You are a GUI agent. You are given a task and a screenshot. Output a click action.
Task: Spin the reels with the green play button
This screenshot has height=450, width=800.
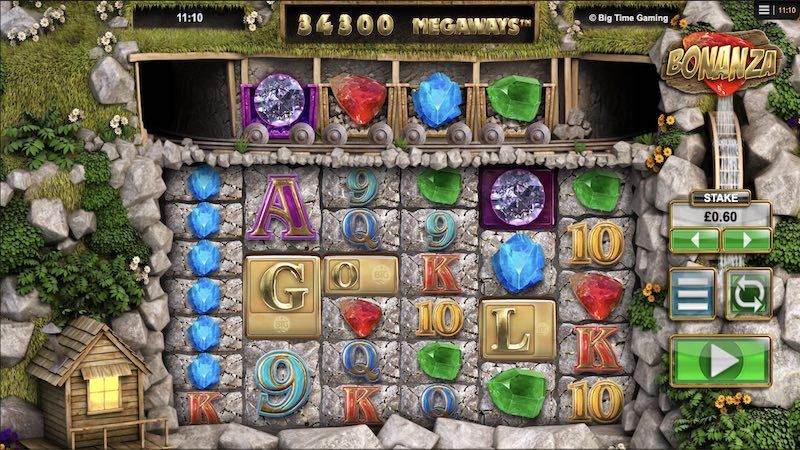[720, 360]
